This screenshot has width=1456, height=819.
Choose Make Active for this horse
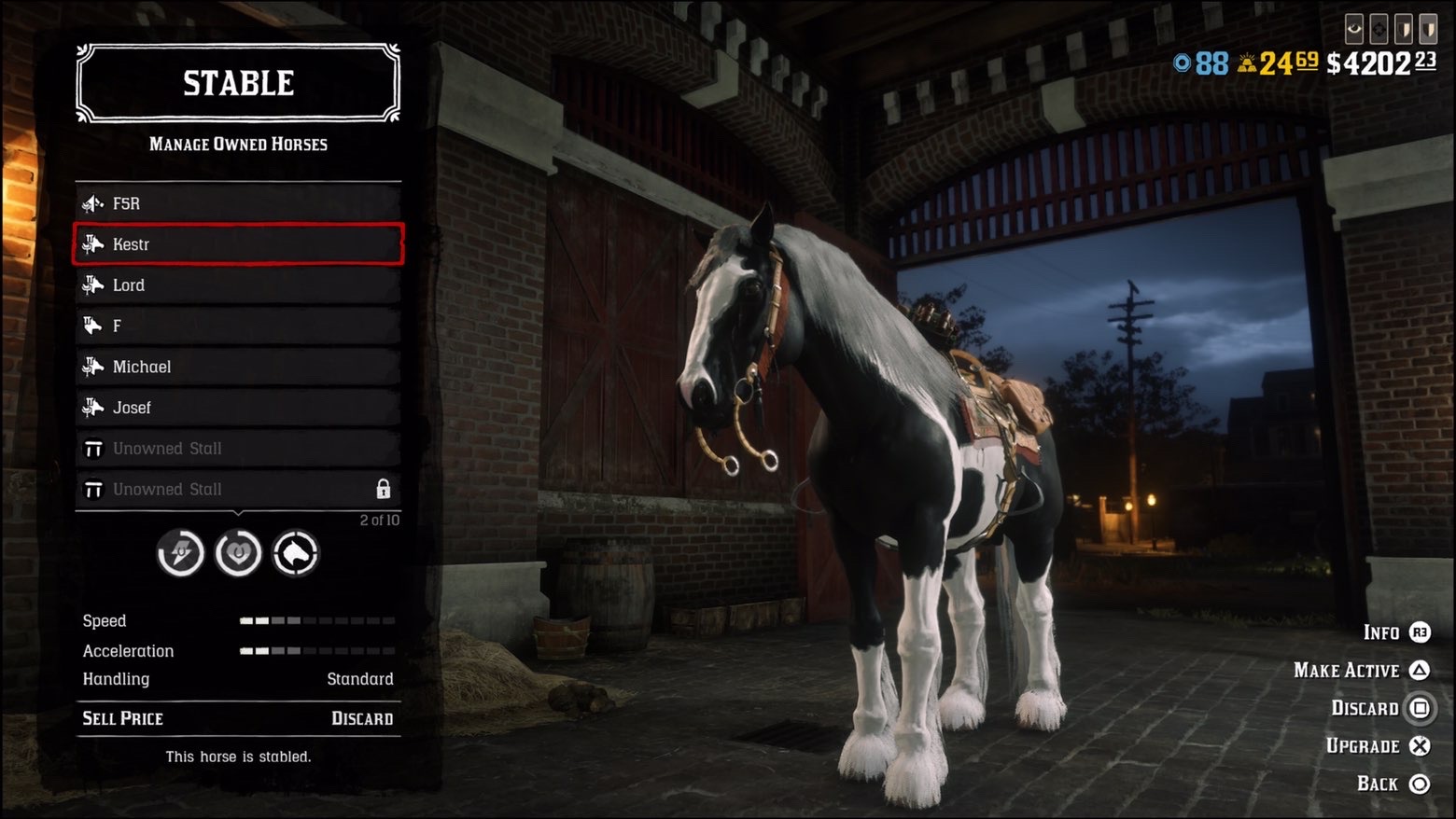pyautogui.click(x=1362, y=671)
